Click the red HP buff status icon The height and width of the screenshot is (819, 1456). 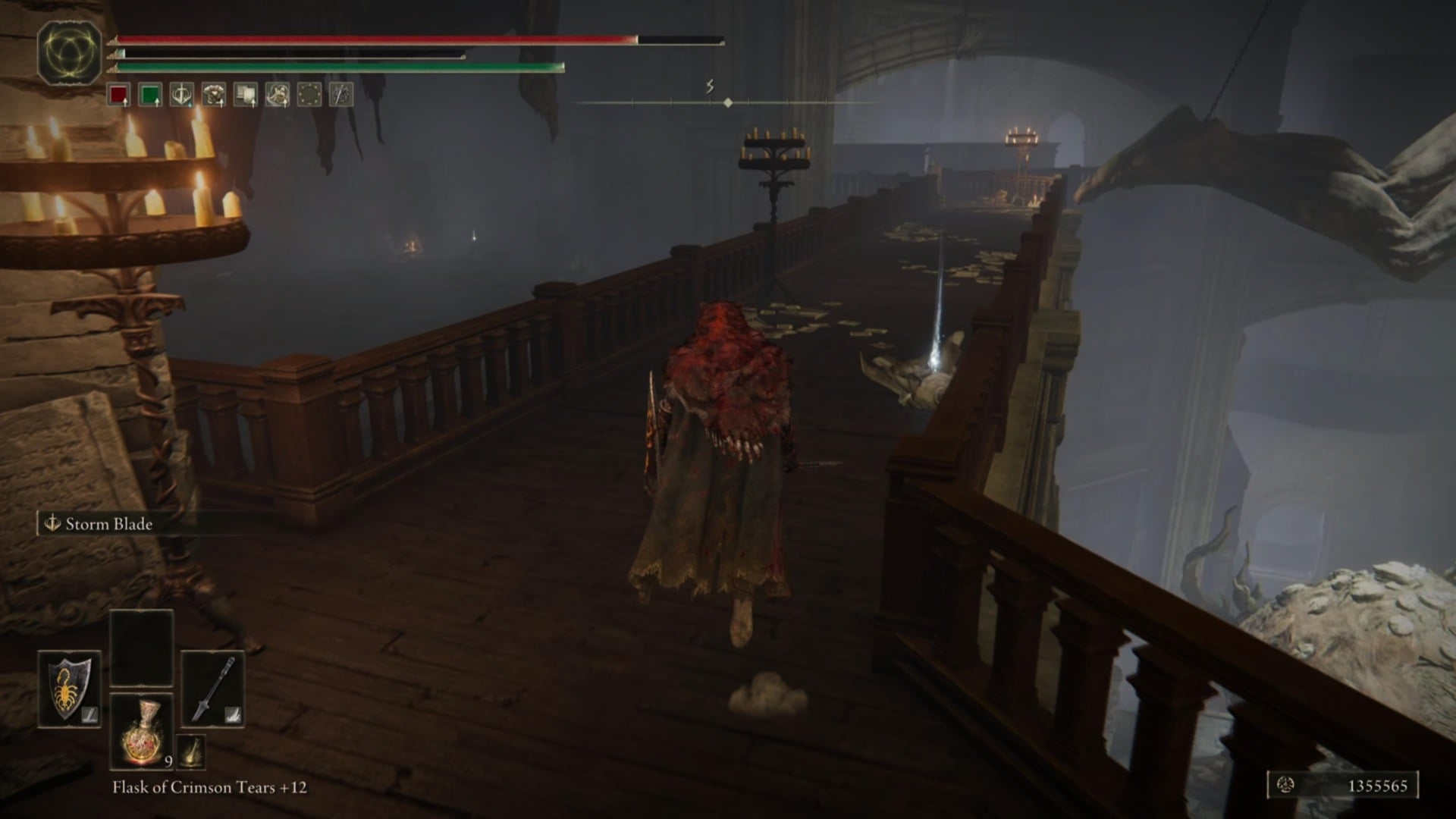pyautogui.click(x=120, y=96)
